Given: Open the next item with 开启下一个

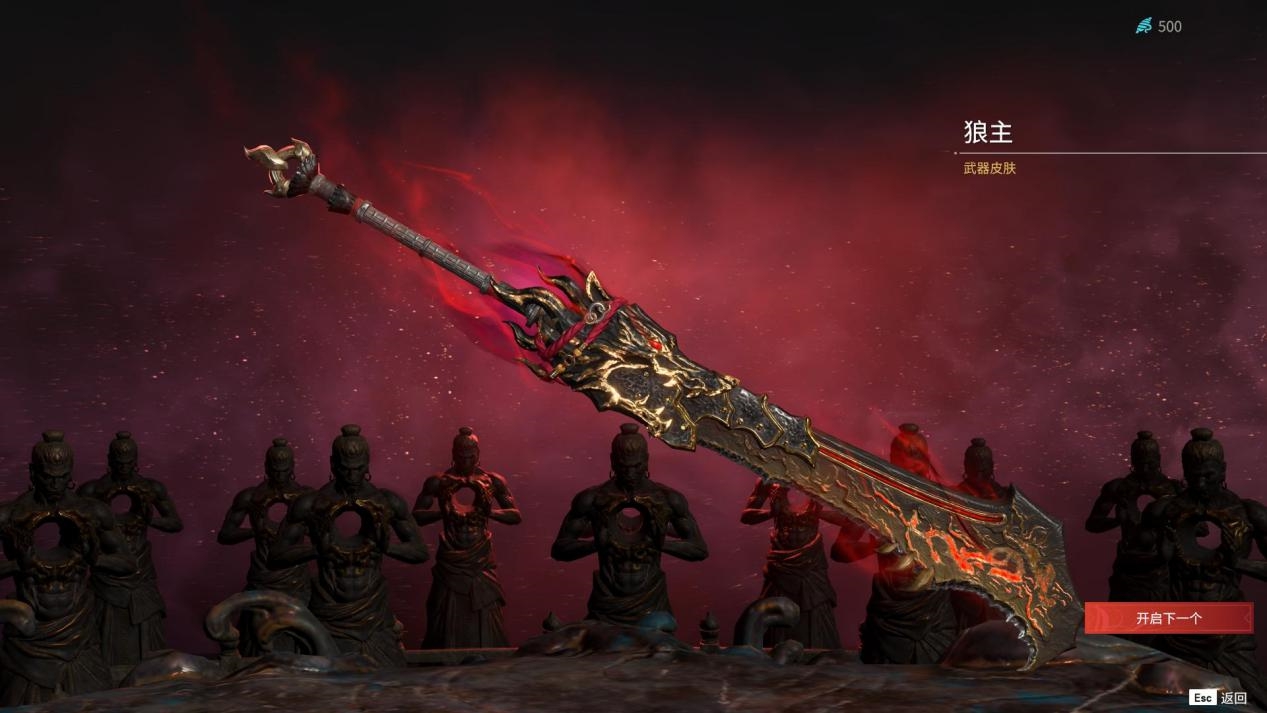Looking at the screenshot, I should pyautogui.click(x=1168, y=618).
